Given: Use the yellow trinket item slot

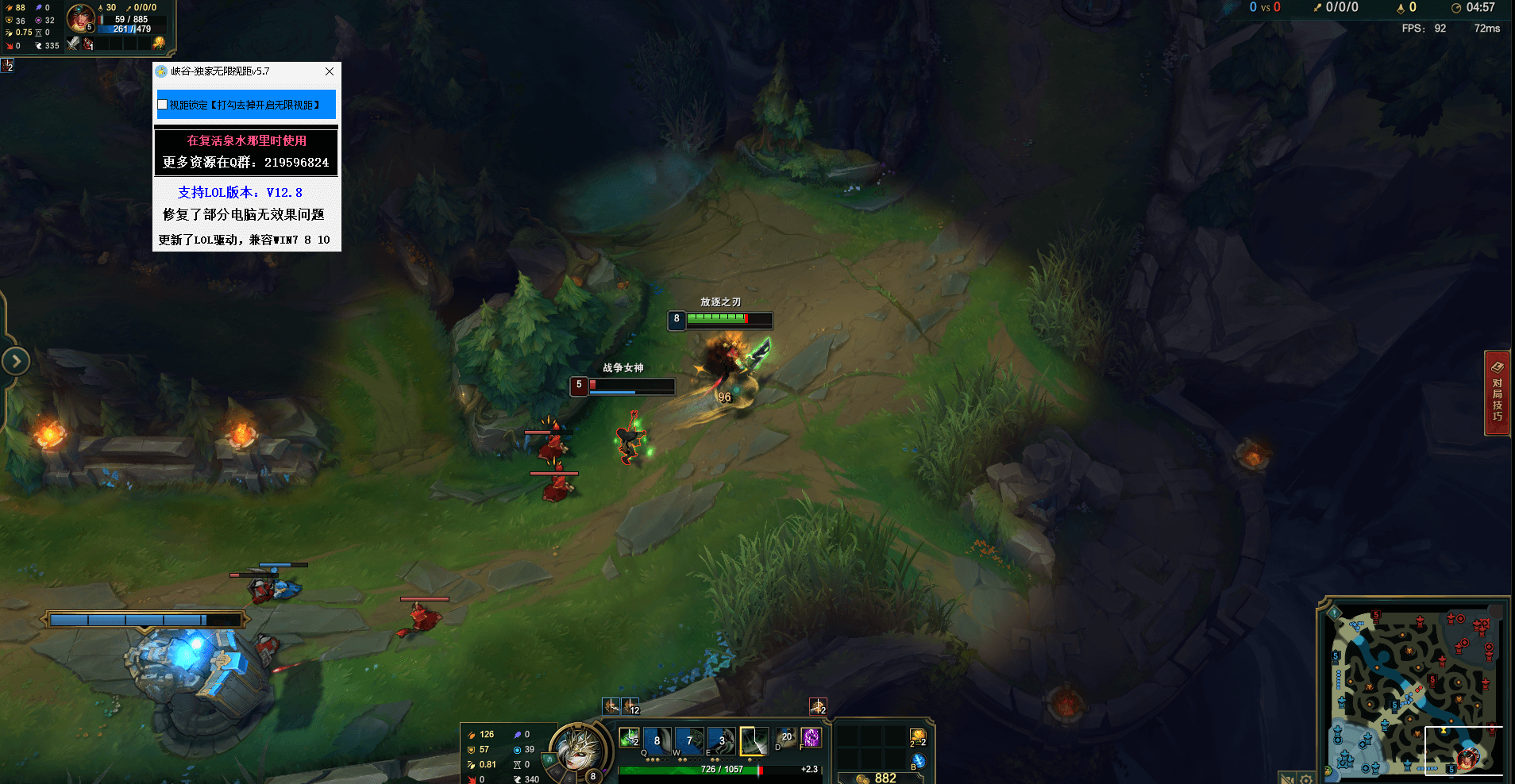Looking at the screenshot, I should coord(918,738).
